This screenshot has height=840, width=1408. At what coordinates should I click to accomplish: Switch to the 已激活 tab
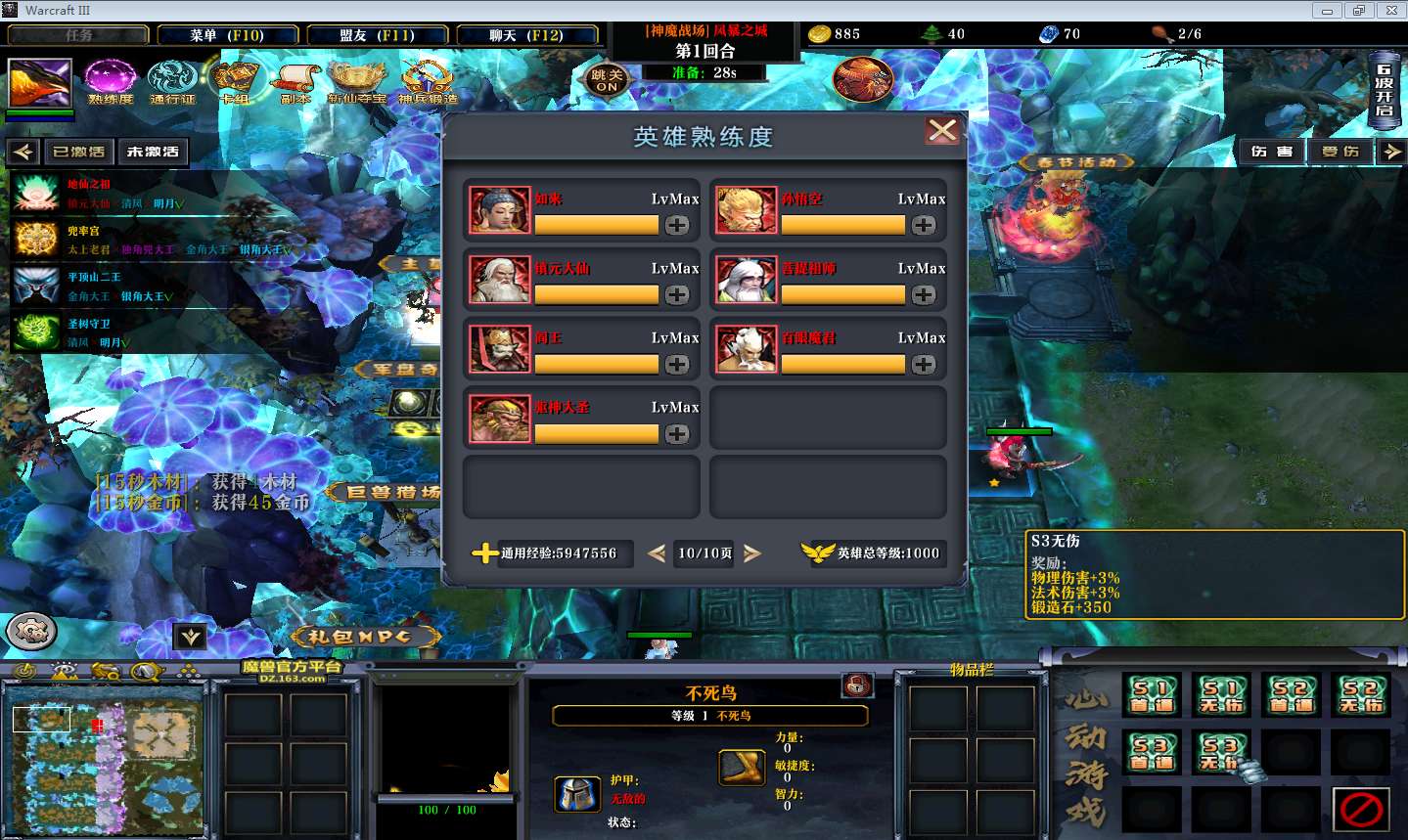coord(78,152)
